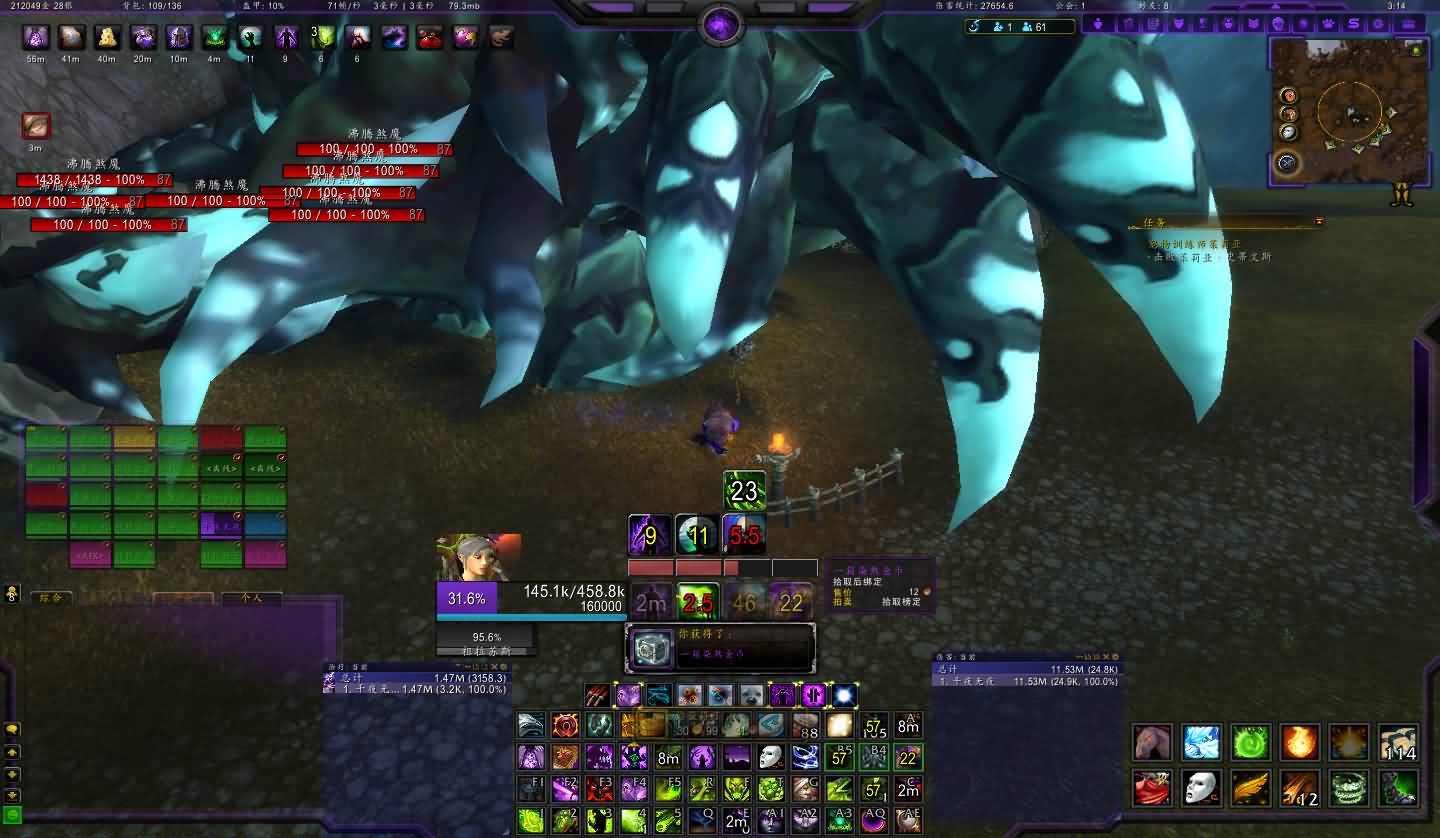The height and width of the screenshot is (838, 1440).
Task: Select the purple raid frame cell
Action: pyautogui.click(x=221, y=524)
